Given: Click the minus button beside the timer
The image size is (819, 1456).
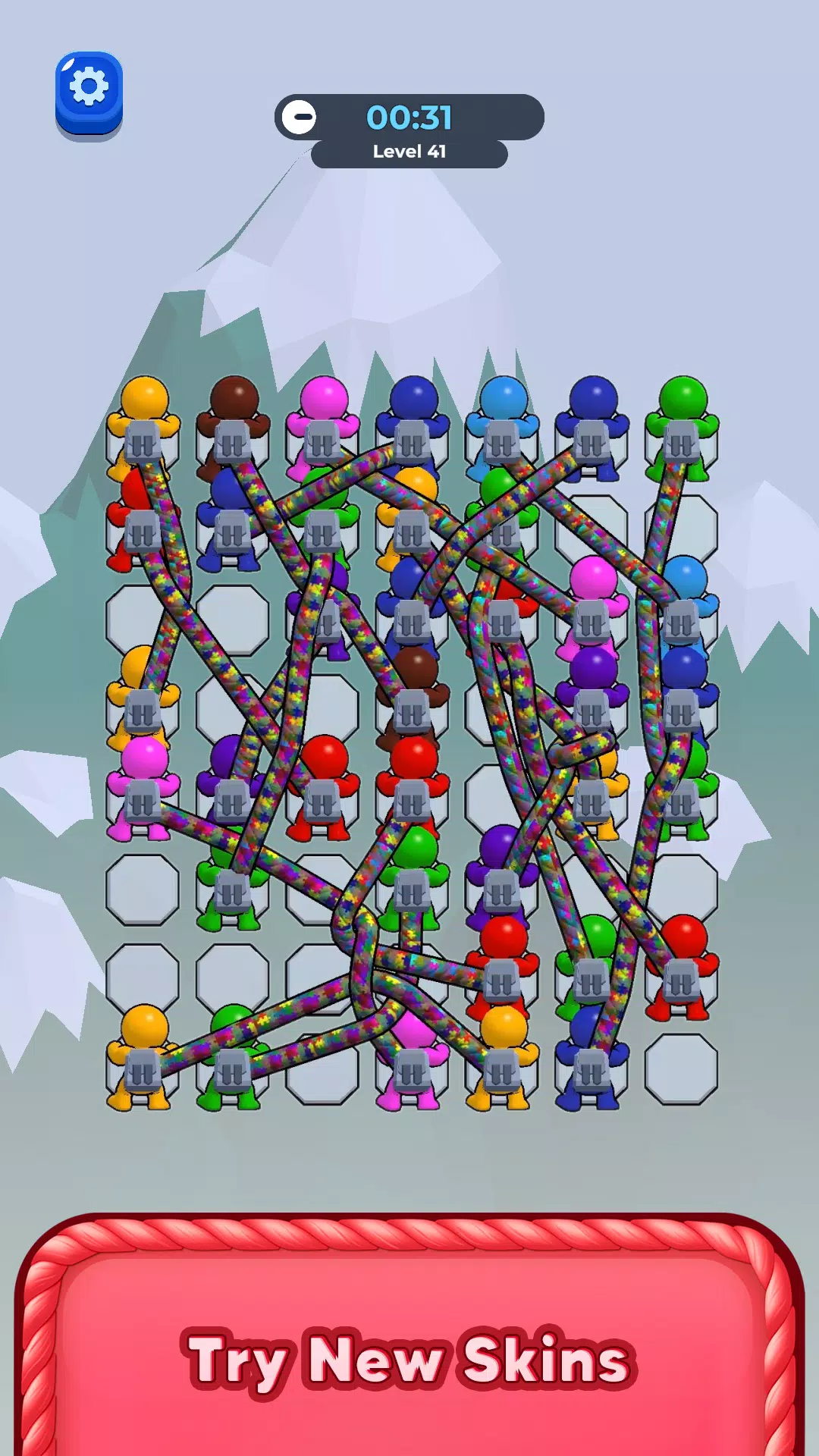Looking at the screenshot, I should click(x=300, y=118).
